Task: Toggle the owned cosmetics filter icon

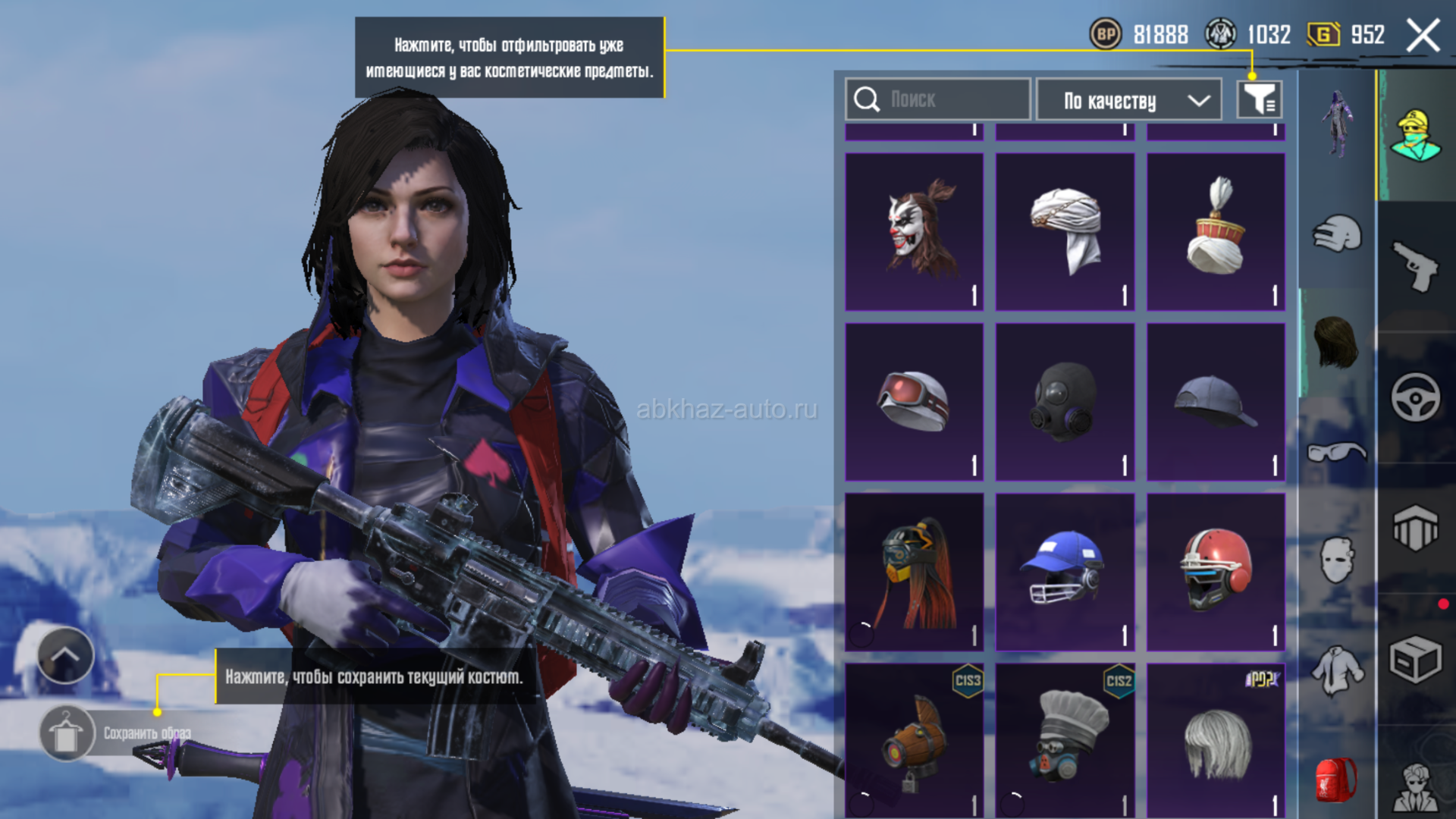Action: pyautogui.click(x=1259, y=99)
